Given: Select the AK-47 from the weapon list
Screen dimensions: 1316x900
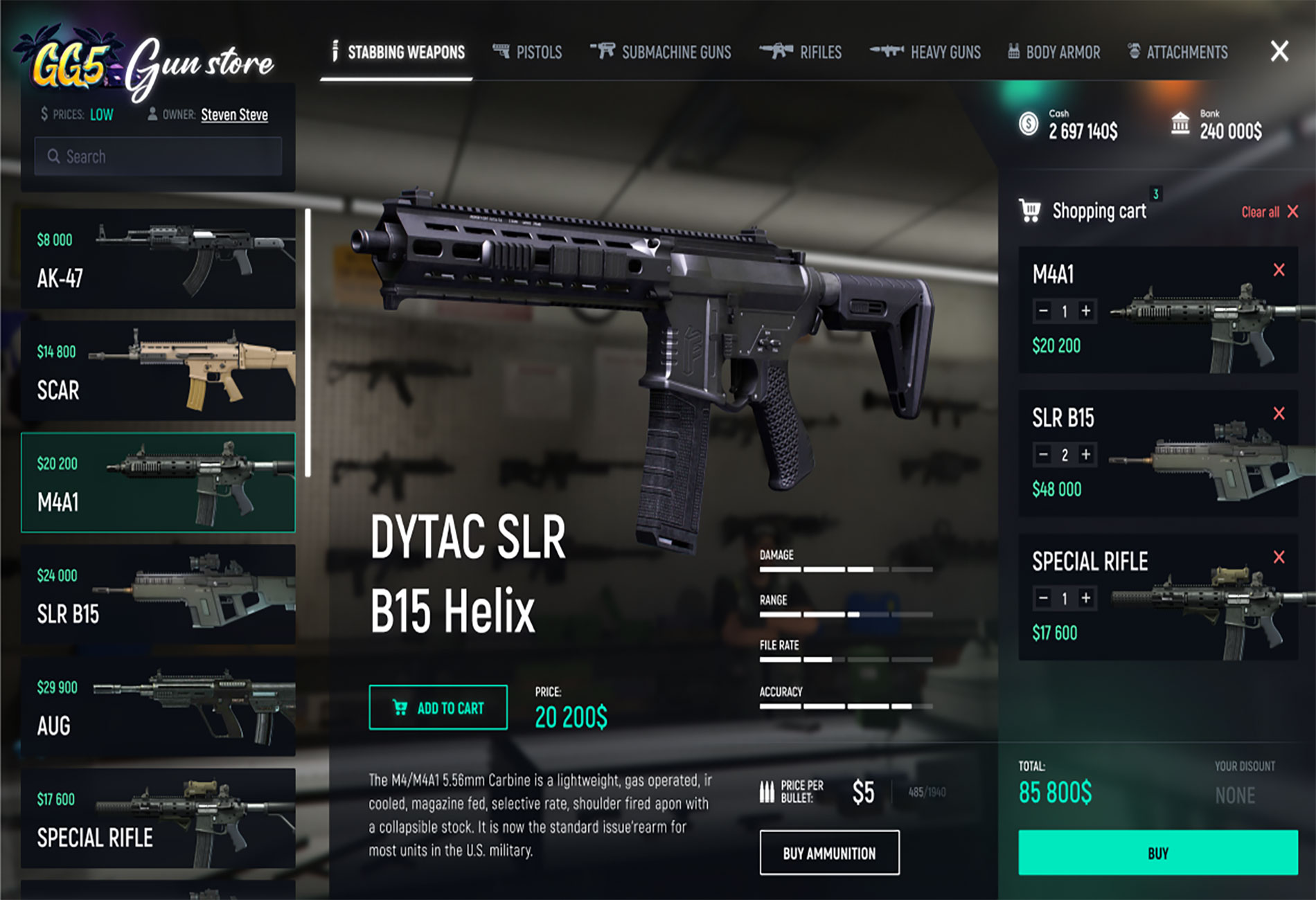Looking at the screenshot, I should (x=158, y=258).
